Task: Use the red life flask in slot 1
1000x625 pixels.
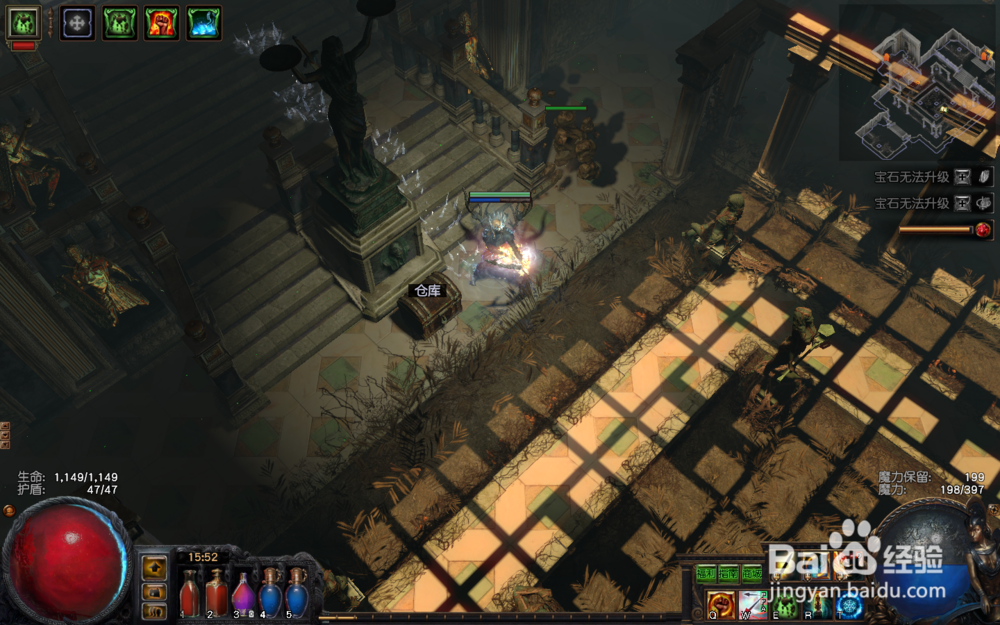Action: pos(189,592)
